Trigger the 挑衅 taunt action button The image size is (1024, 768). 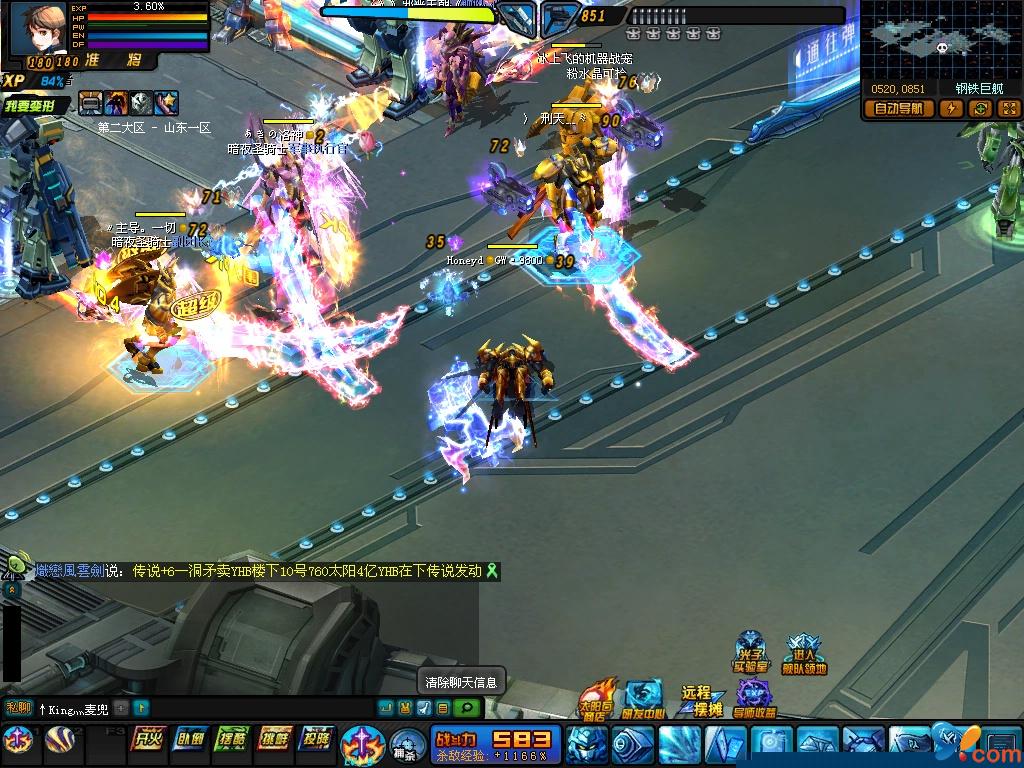tap(275, 739)
